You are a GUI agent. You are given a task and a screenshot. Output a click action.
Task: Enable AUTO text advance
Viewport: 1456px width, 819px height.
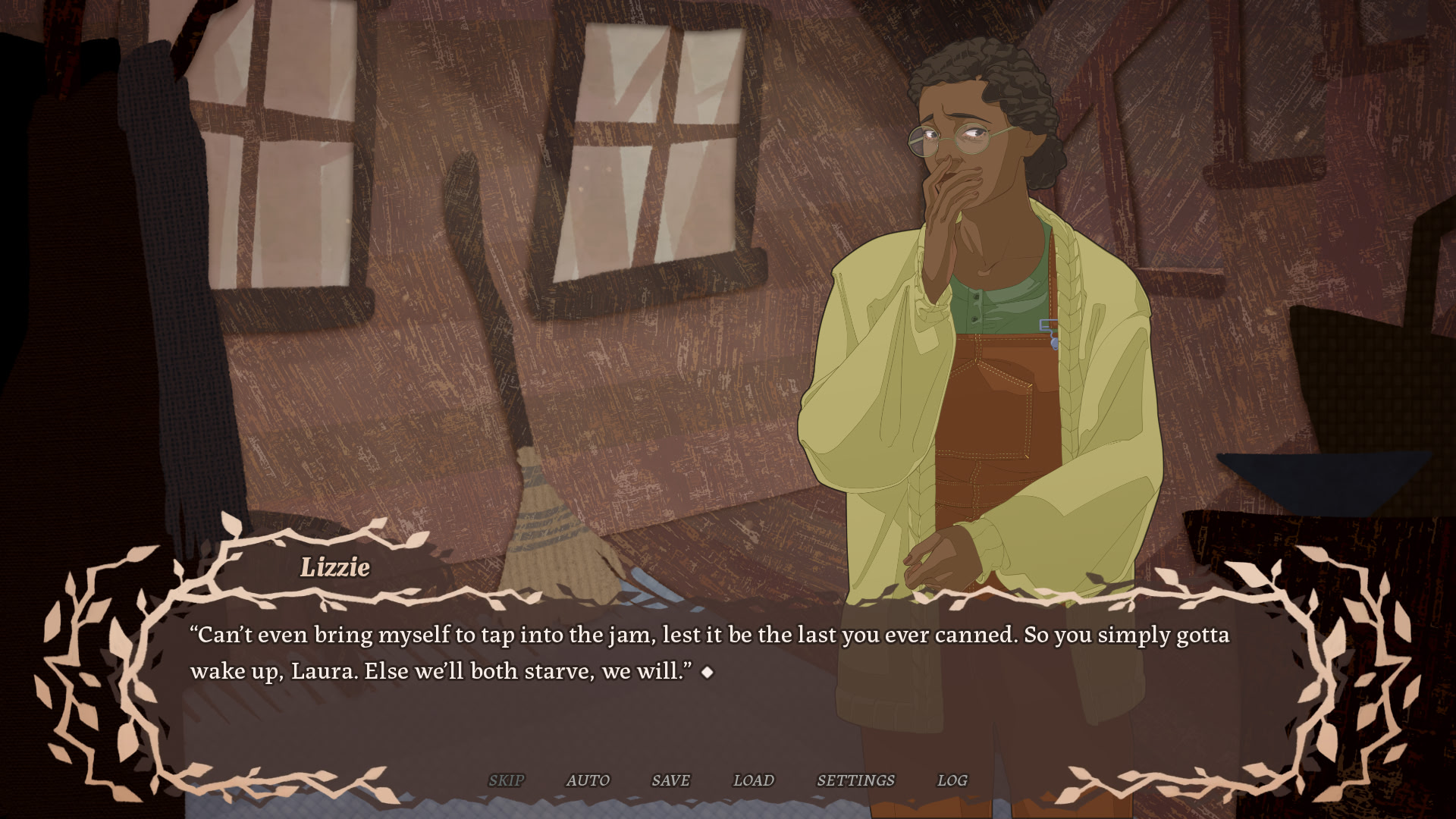point(588,780)
